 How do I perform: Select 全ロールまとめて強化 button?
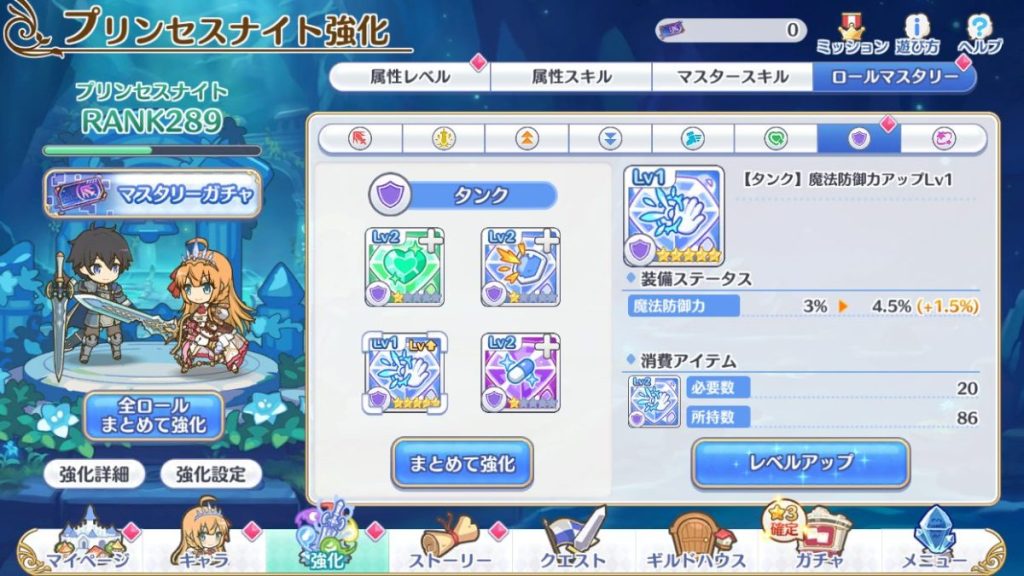pos(153,416)
